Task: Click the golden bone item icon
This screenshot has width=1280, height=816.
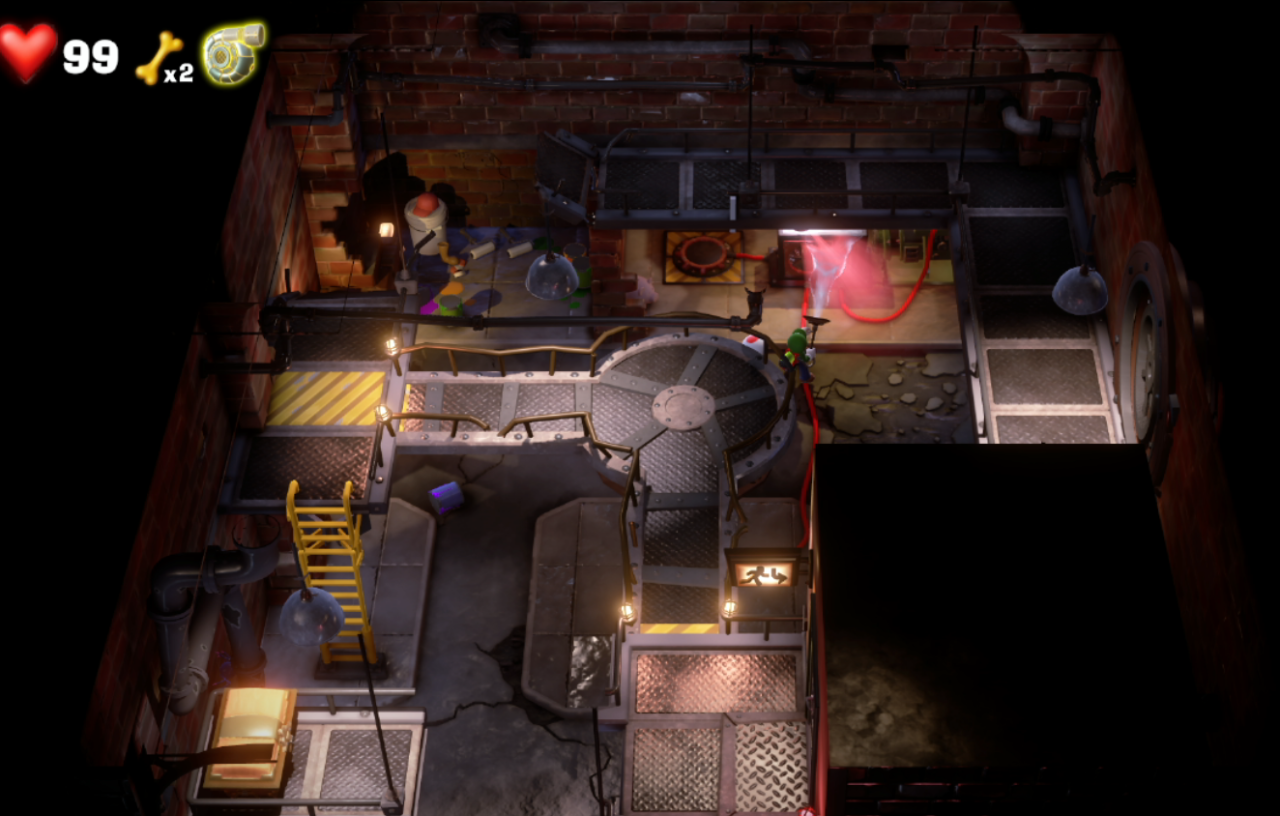Action: 159,57
